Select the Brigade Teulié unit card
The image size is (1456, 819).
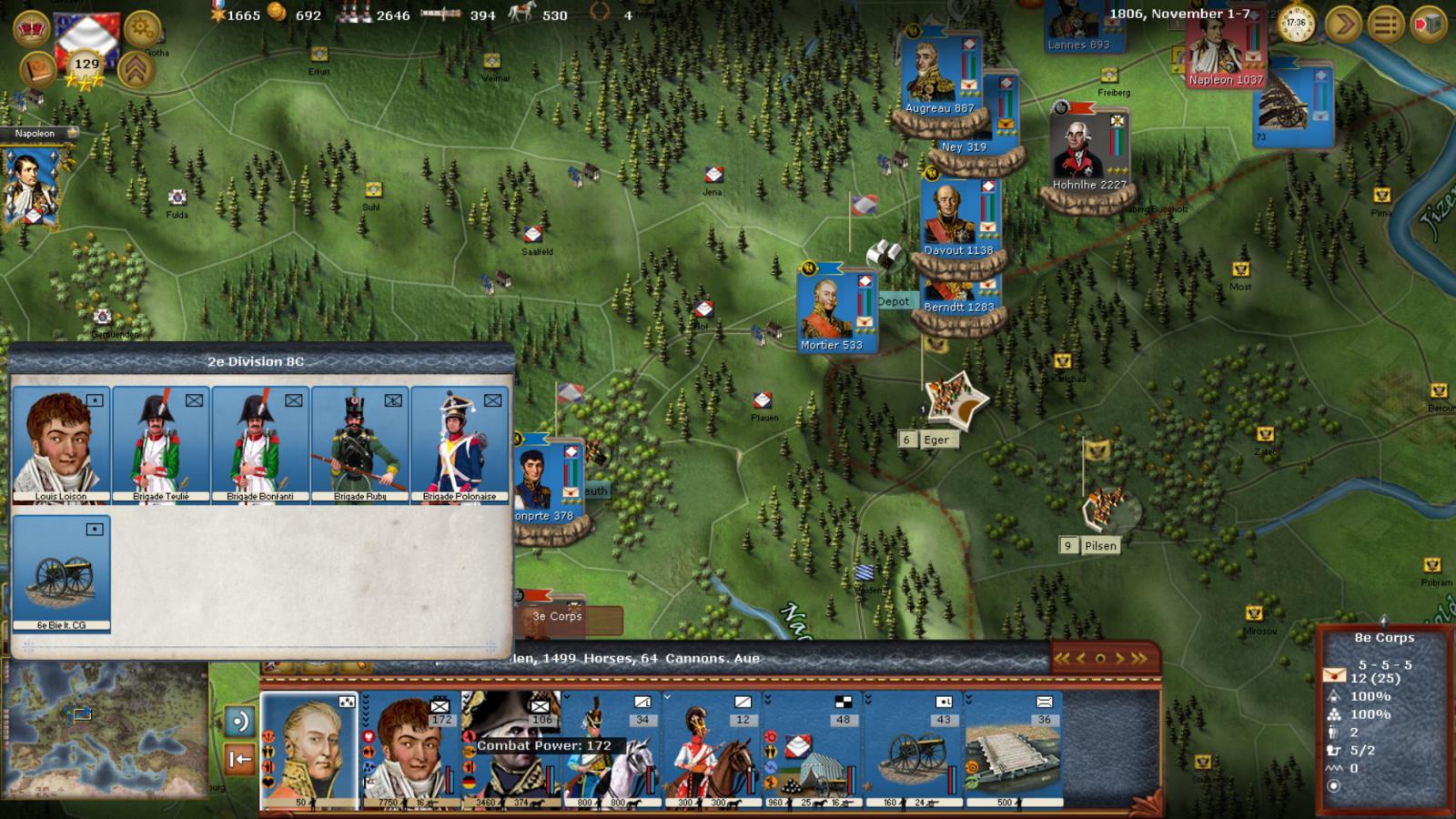tap(161, 445)
